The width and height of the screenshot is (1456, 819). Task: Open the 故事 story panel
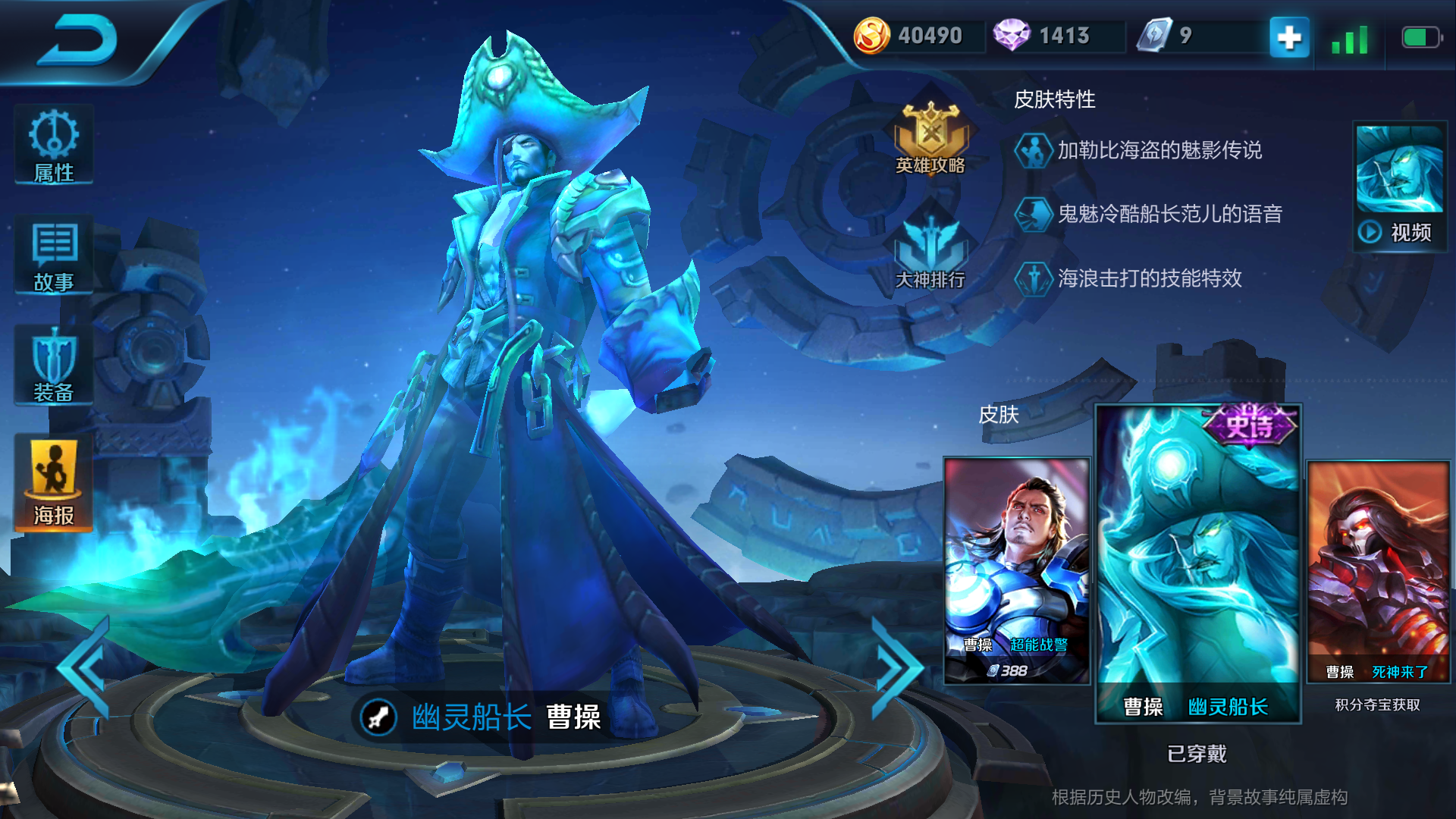click(x=54, y=256)
